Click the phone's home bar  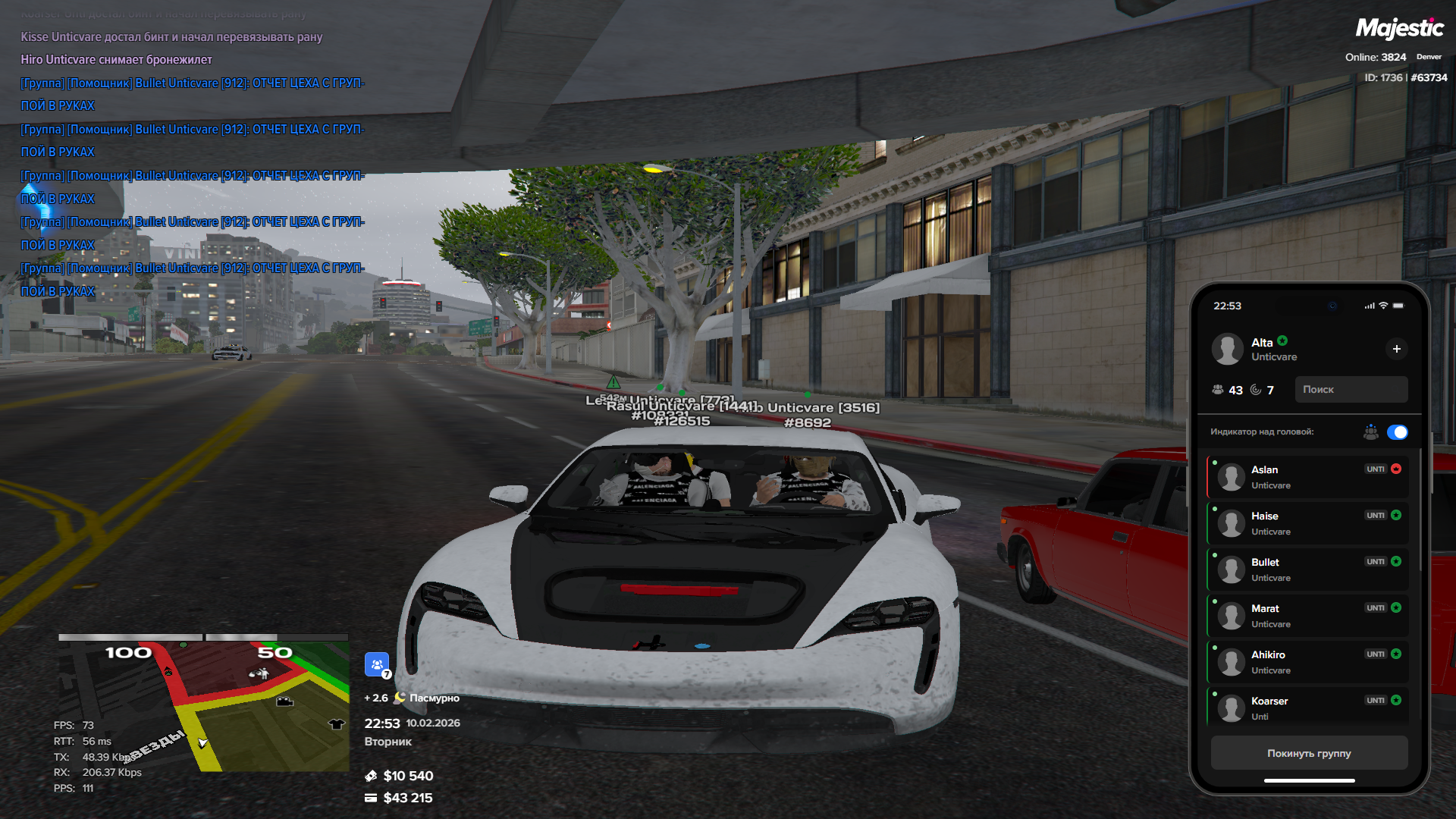point(1309,780)
